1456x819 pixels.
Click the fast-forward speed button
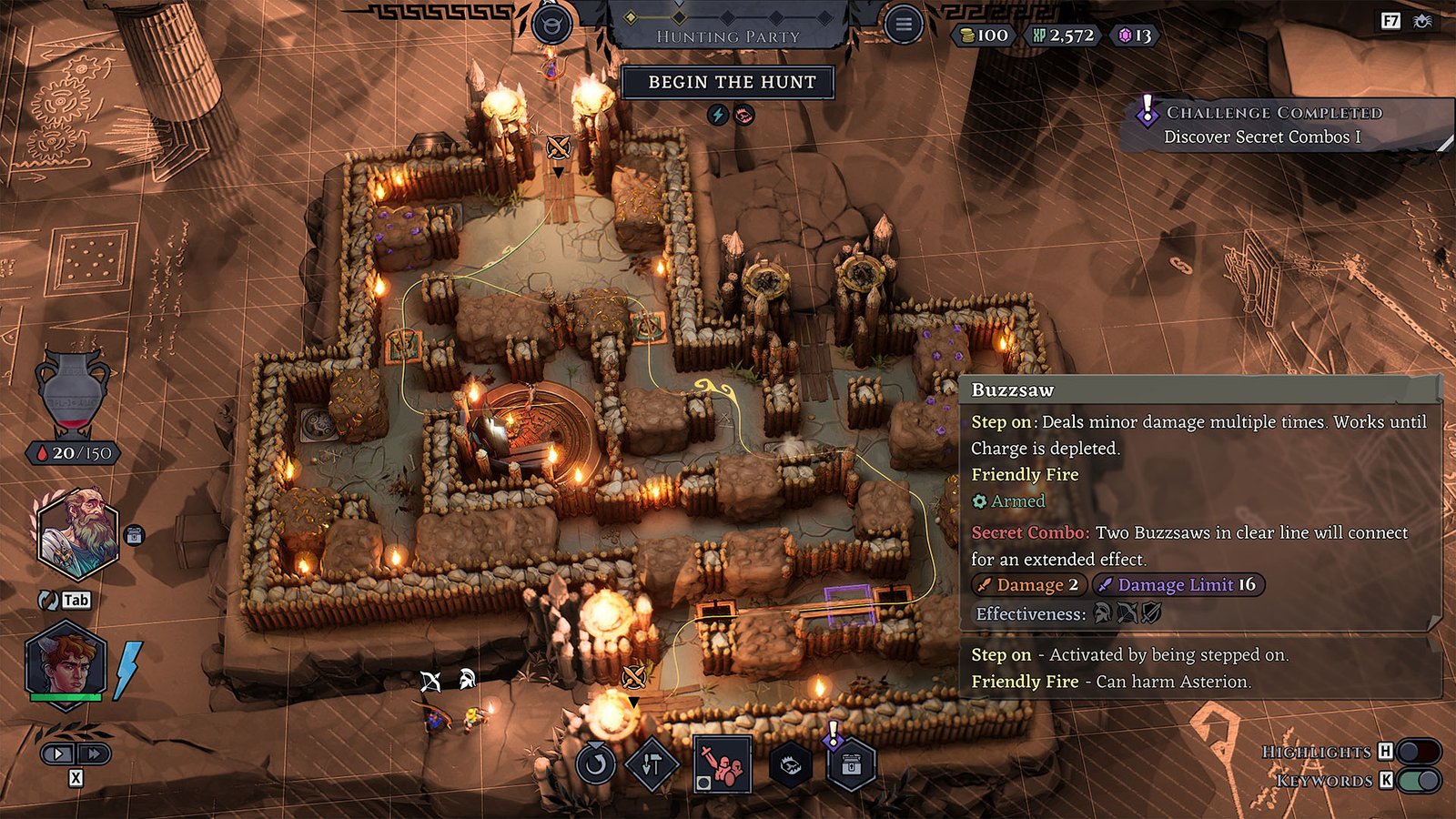(x=93, y=753)
